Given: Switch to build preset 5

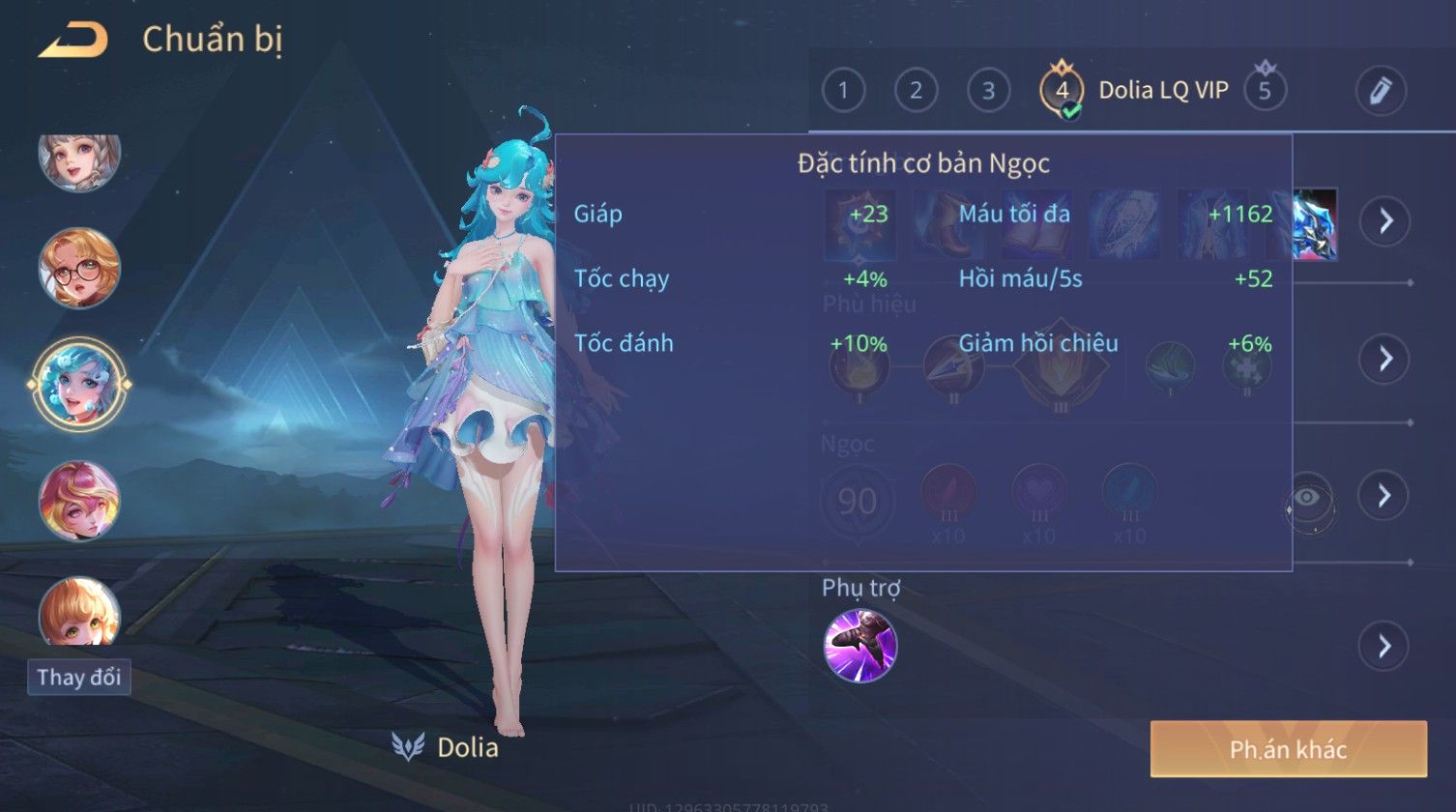Looking at the screenshot, I should point(1264,91).
